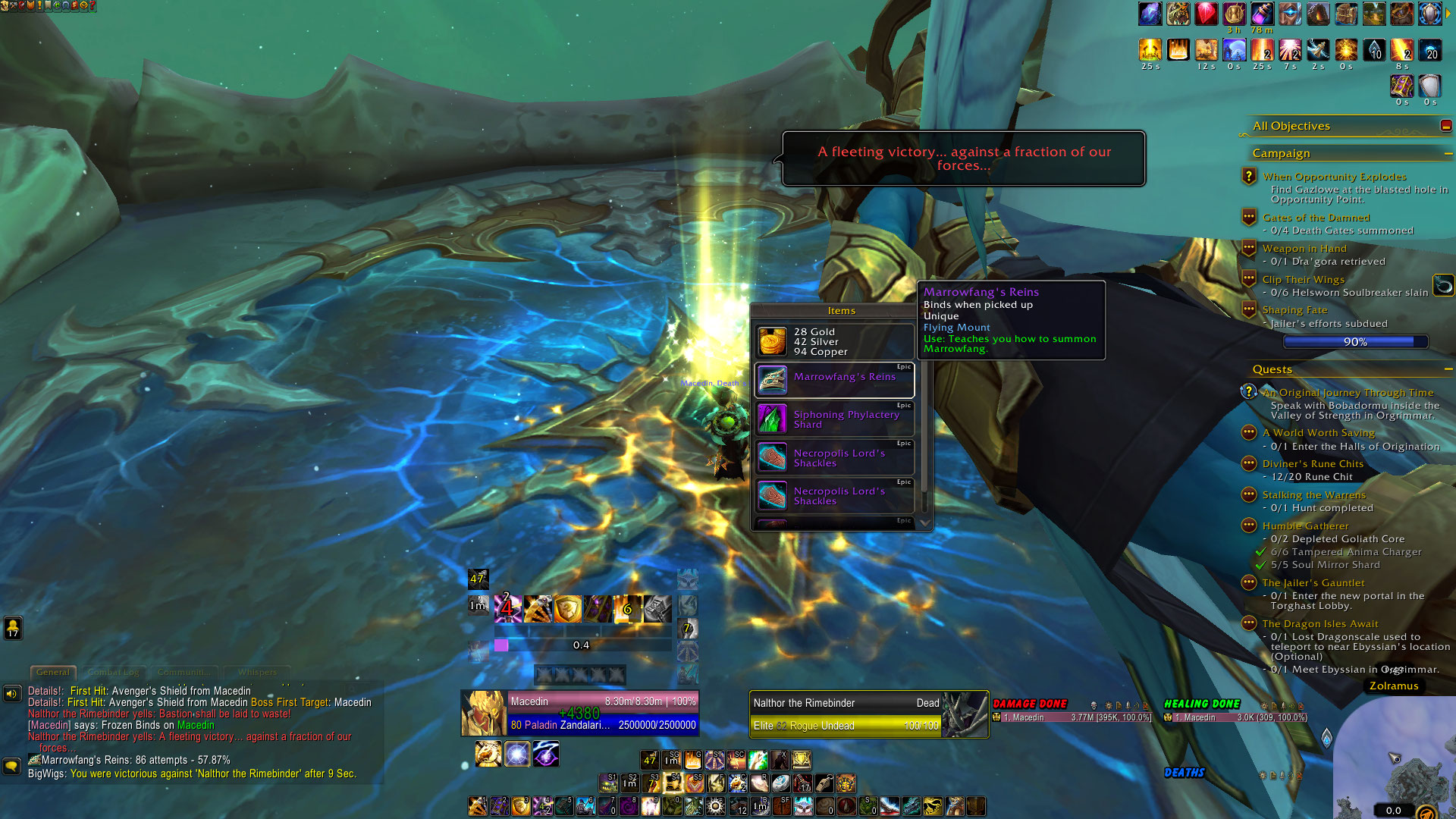Collapse the Quests section header
The height and width of the screenshot is (819, 1456).
click(x=1448, y=369)
